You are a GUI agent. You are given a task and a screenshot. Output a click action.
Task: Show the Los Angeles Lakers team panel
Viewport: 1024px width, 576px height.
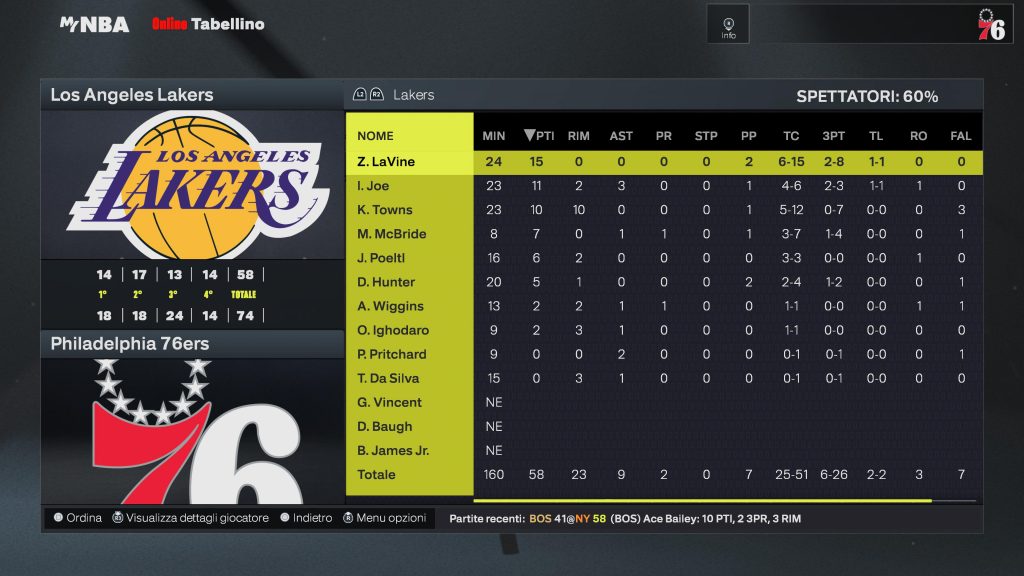point(132,95)
